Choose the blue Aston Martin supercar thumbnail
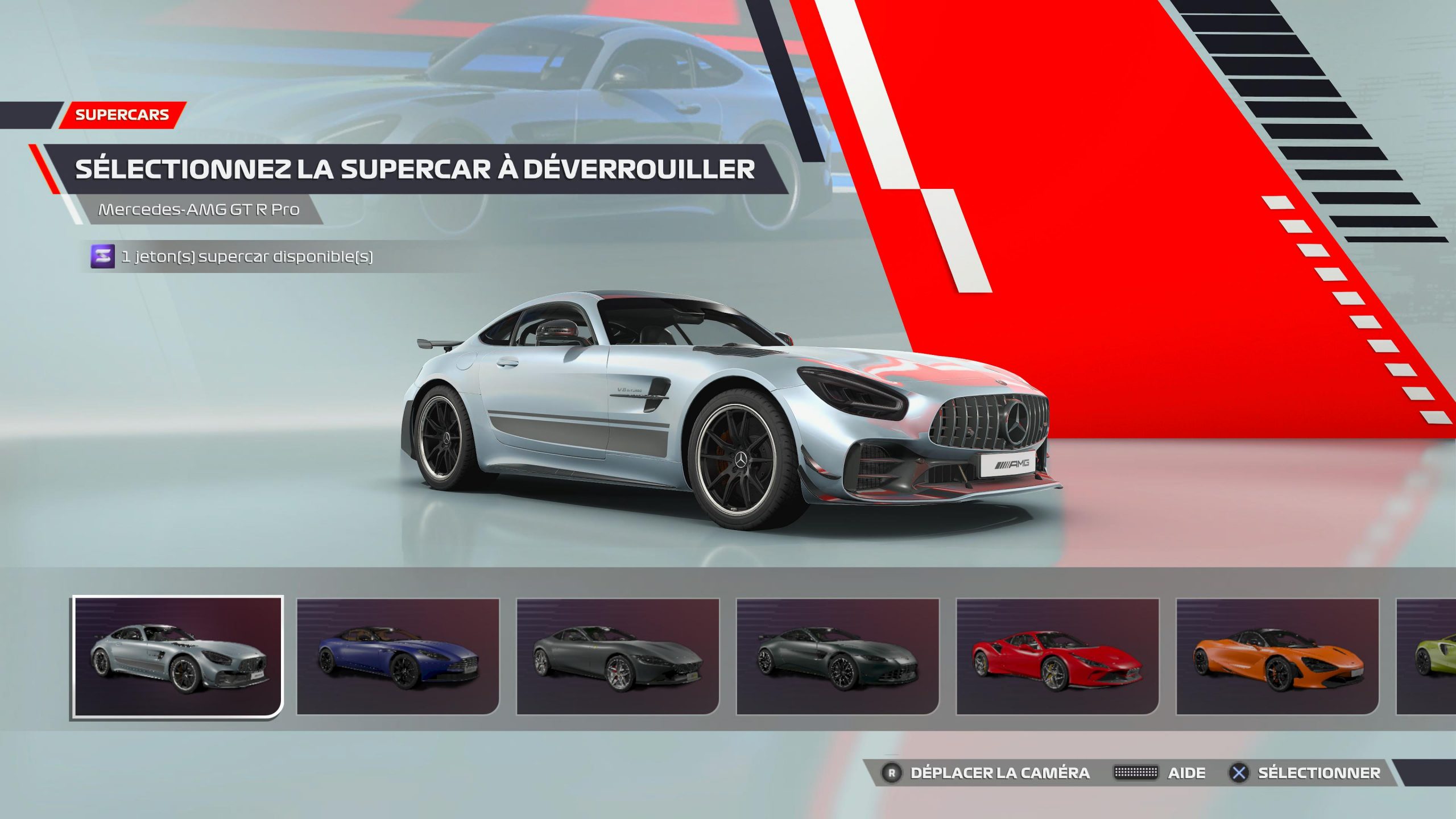 click(x=398, y=657)
